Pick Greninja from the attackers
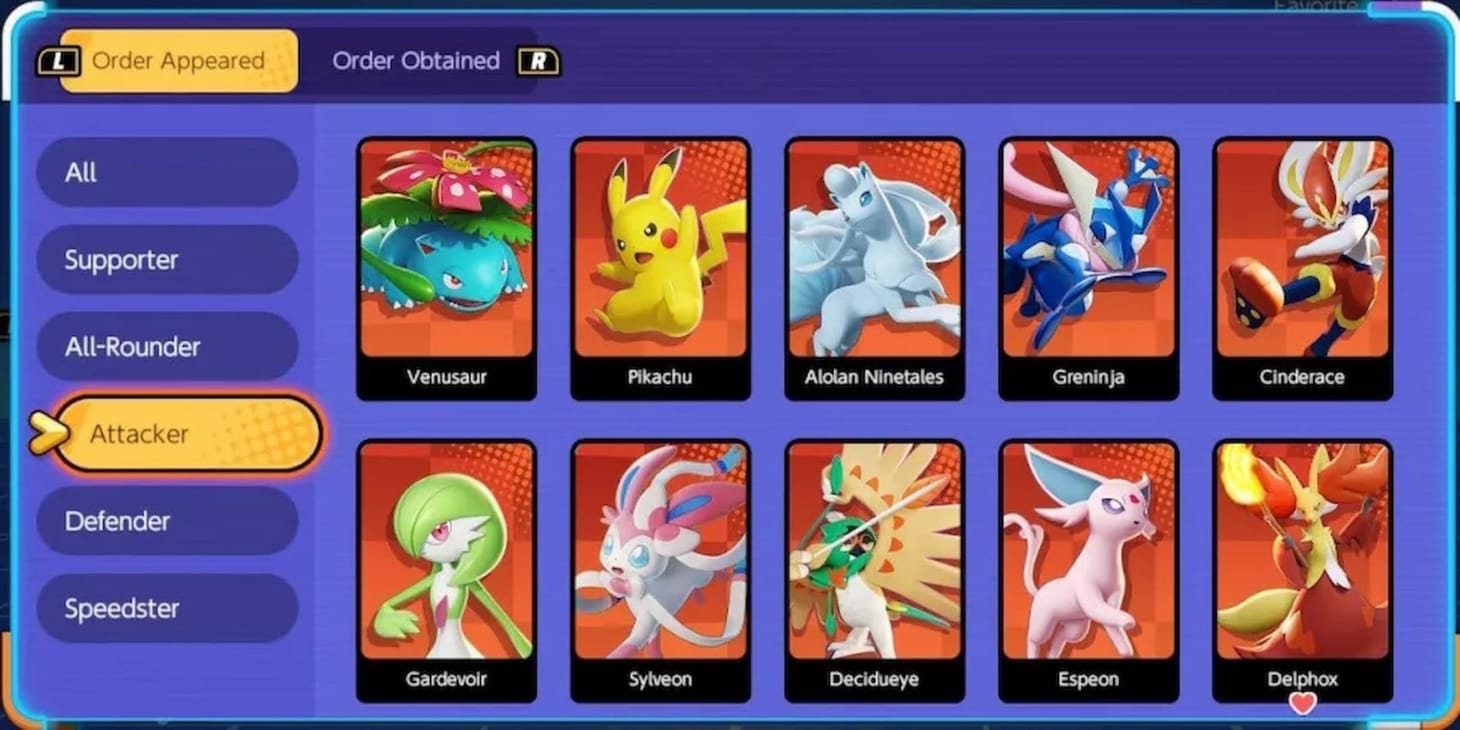The image size is (1460, 730). tap(1089, 260)
